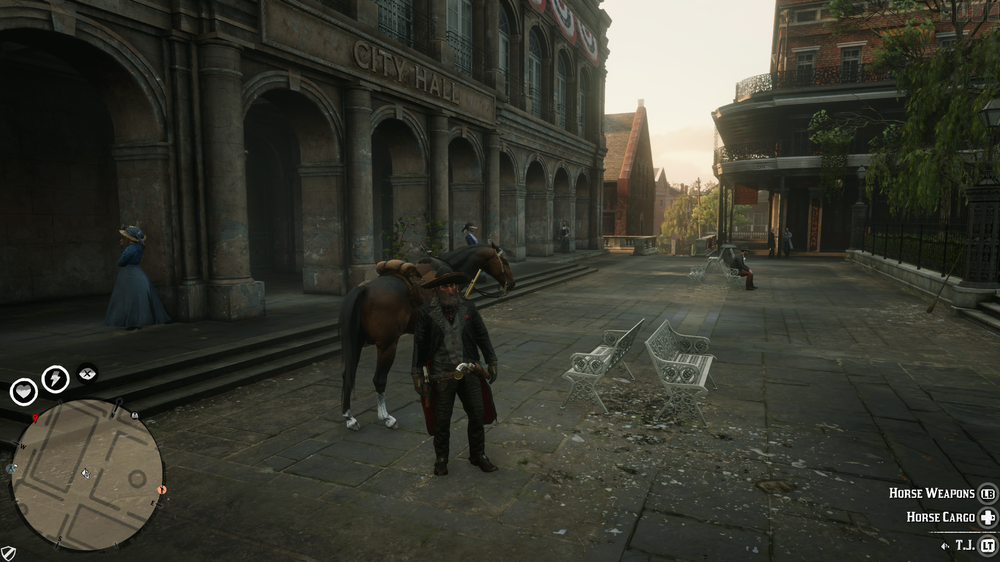Click the shield icon below the minimap

pyautogui.click(x=8, y=552)
